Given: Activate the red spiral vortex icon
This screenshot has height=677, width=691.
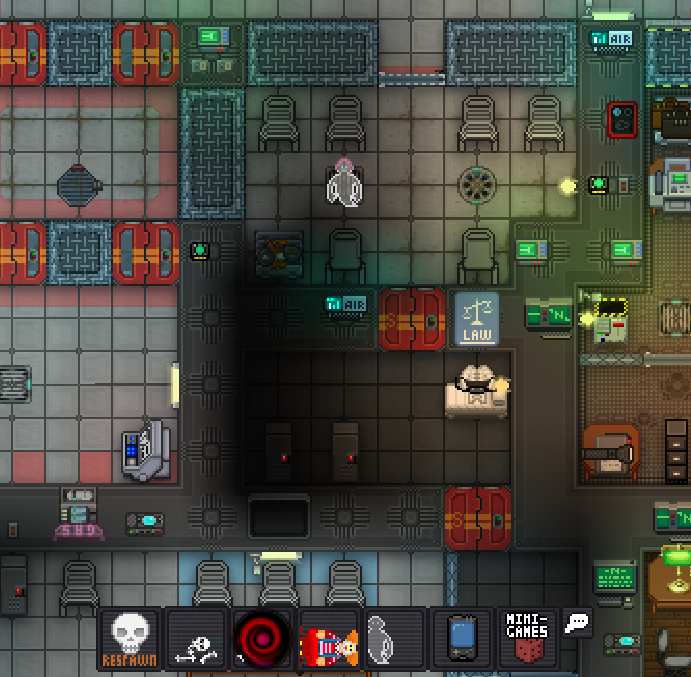Looking at the screenshot, I should click(x=262, y=639).
